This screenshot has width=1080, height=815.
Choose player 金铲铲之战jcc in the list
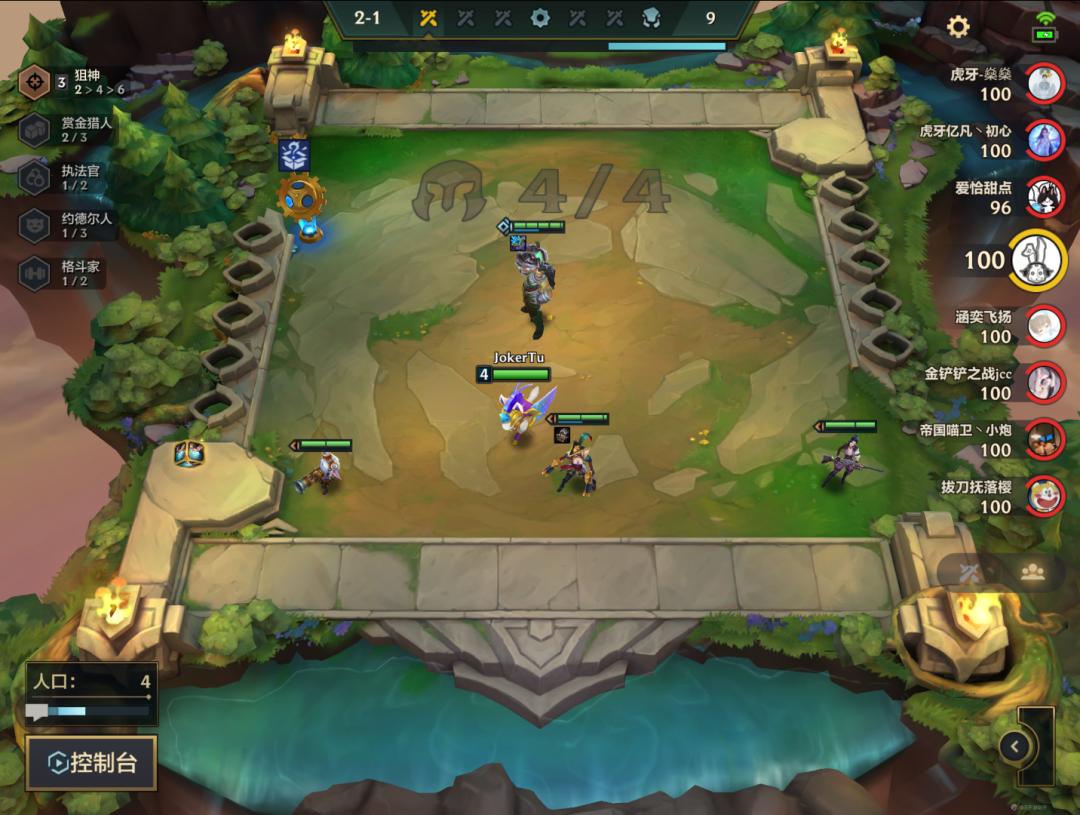[1045, 383]
